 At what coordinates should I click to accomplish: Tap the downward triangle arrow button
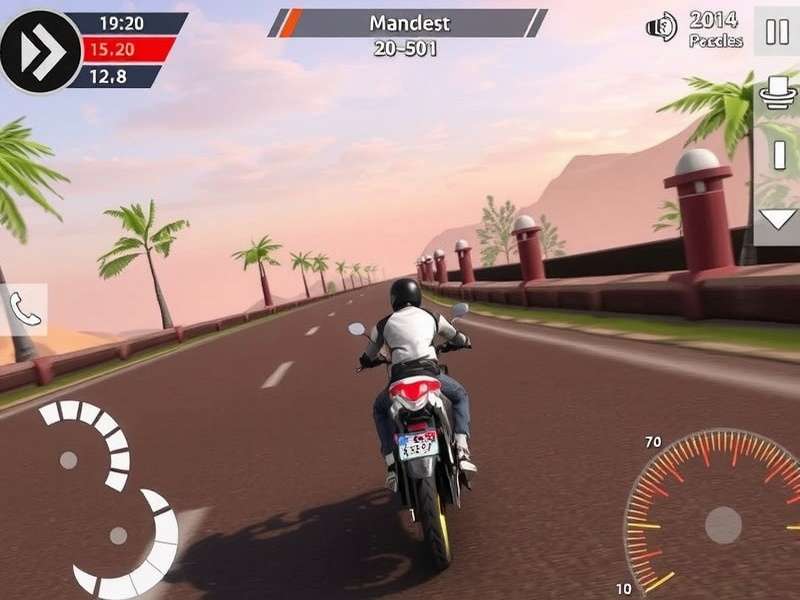click(x=777, y=220)
